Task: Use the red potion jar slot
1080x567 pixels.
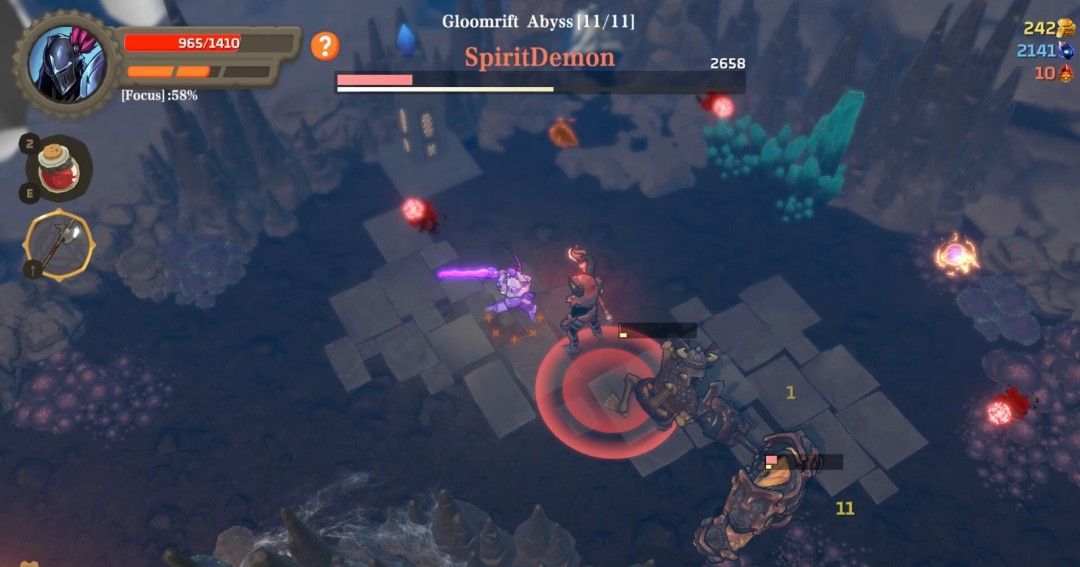Action: (60, 167)
